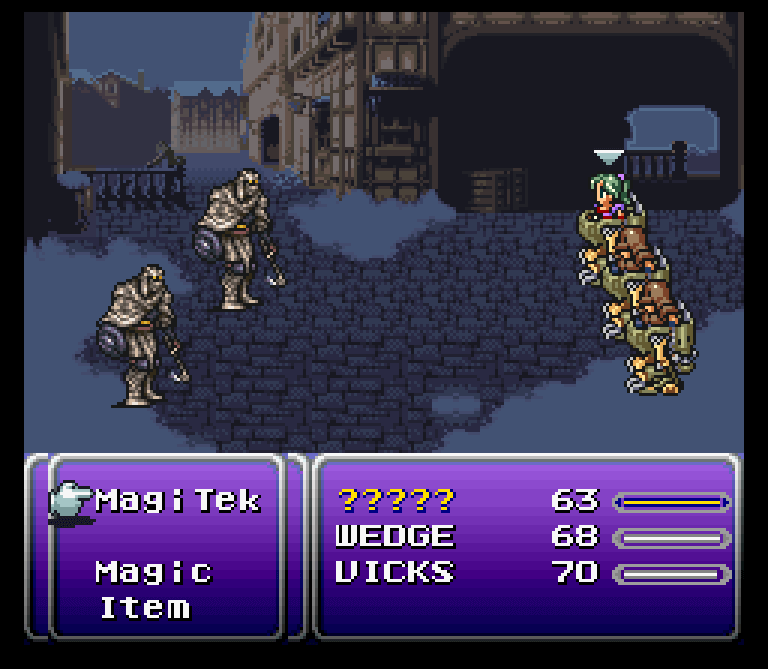Select the MagiTek battle command
The image size is (768, 669).
(x=177, y=500)
